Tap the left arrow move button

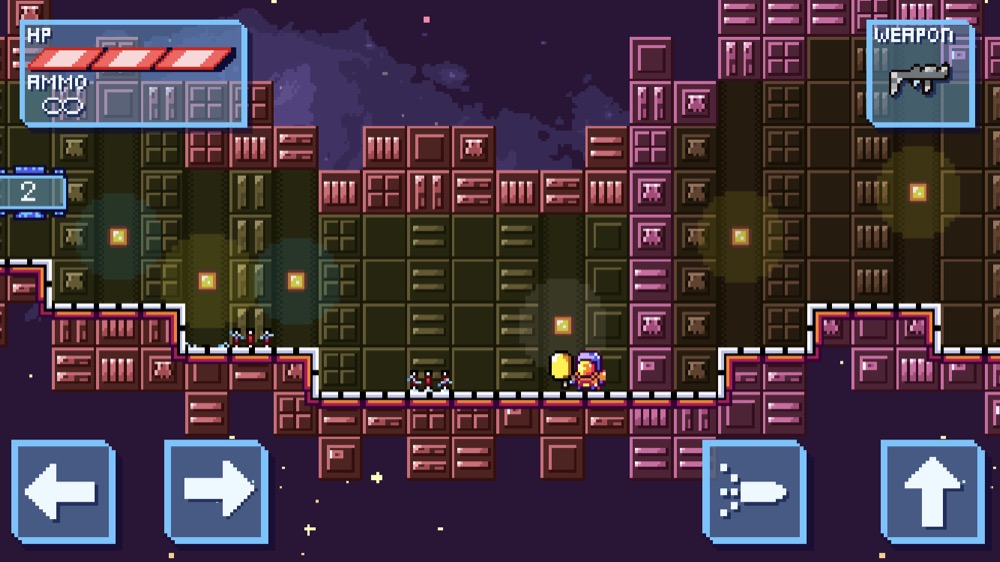[62, 491]
